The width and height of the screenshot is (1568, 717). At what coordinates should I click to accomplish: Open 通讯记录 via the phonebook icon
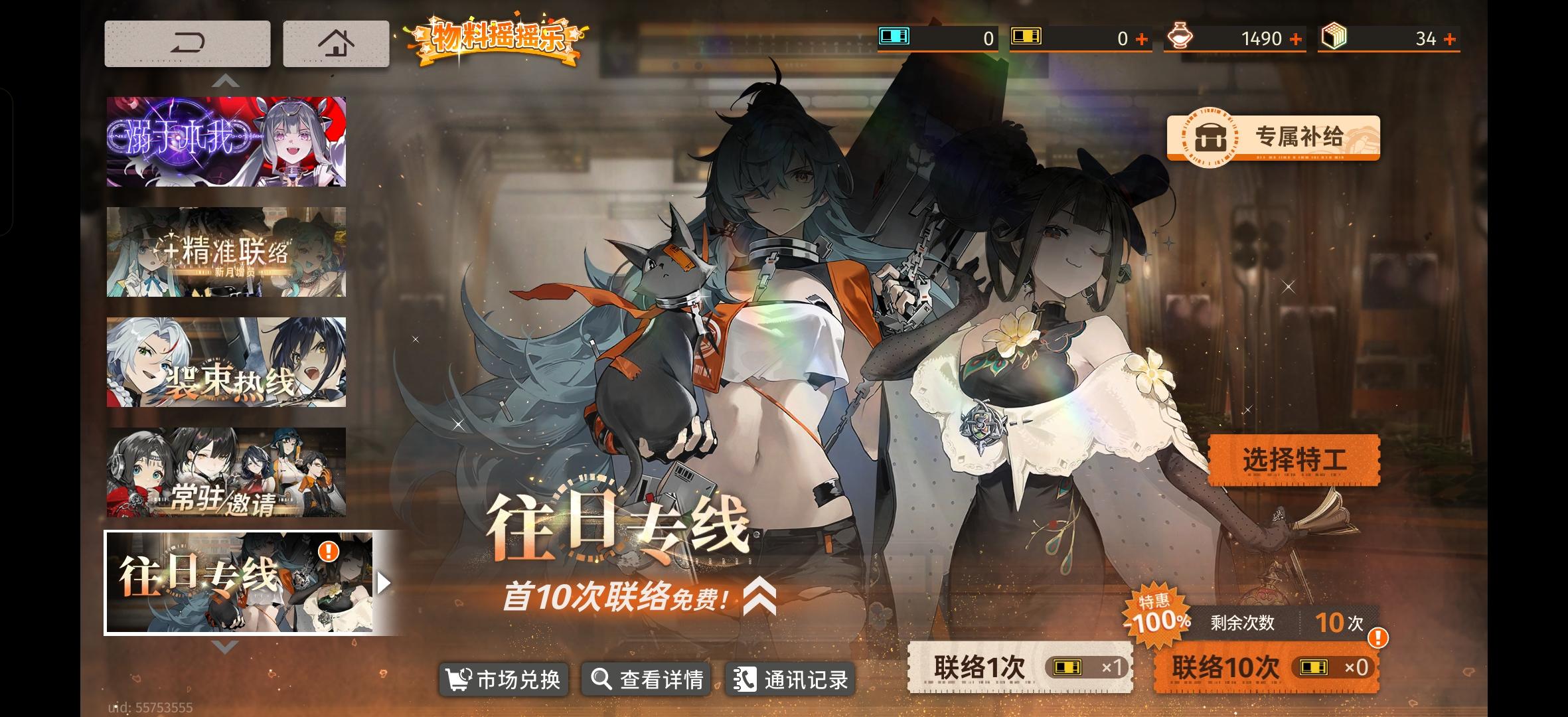(x=744, y=679)
